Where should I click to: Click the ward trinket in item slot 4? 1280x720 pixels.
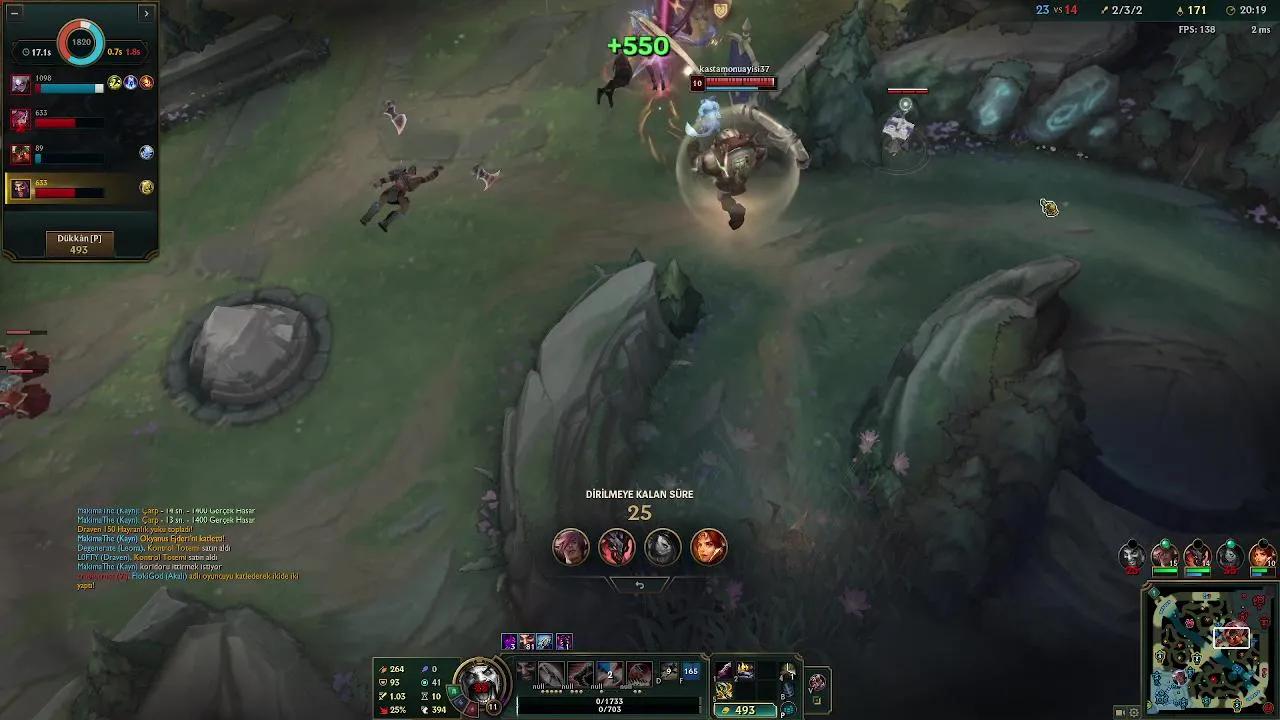(788, 671)
